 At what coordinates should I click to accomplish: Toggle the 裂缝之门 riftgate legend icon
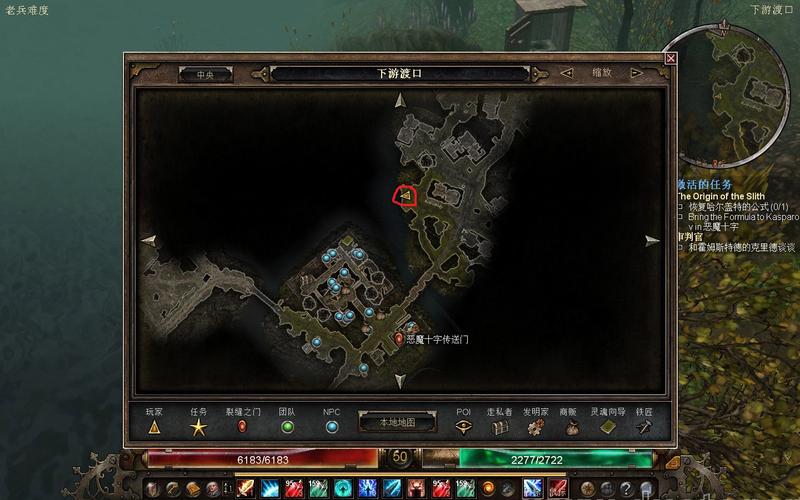click(240, 427)
